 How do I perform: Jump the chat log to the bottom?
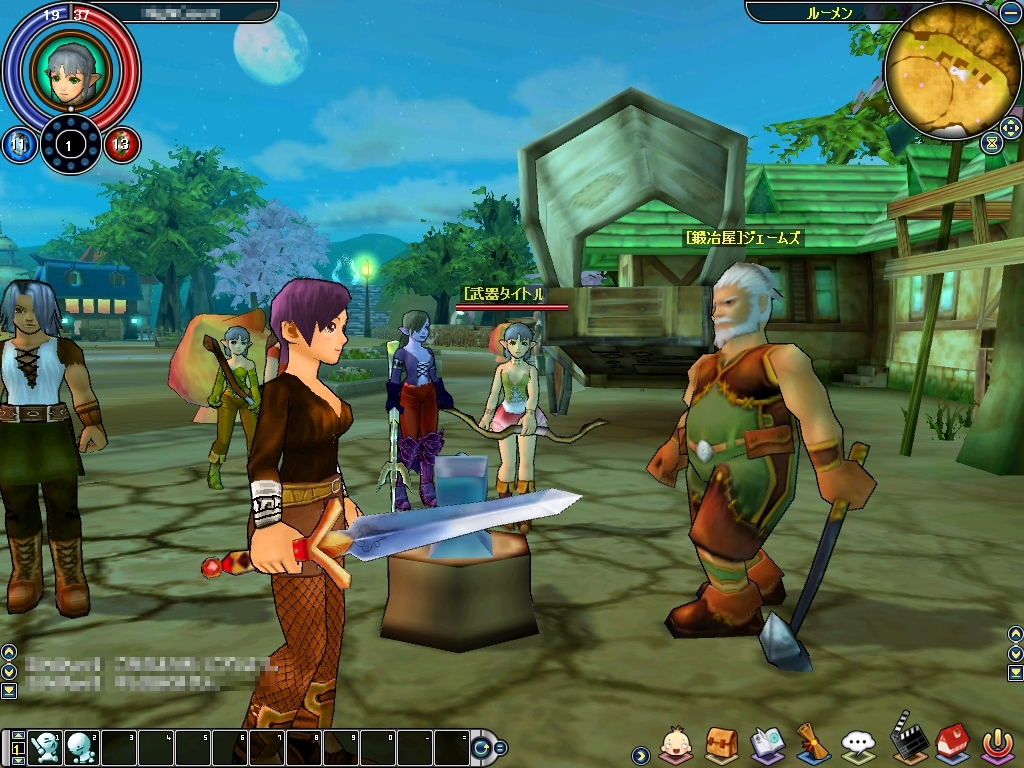pos(8,690)
